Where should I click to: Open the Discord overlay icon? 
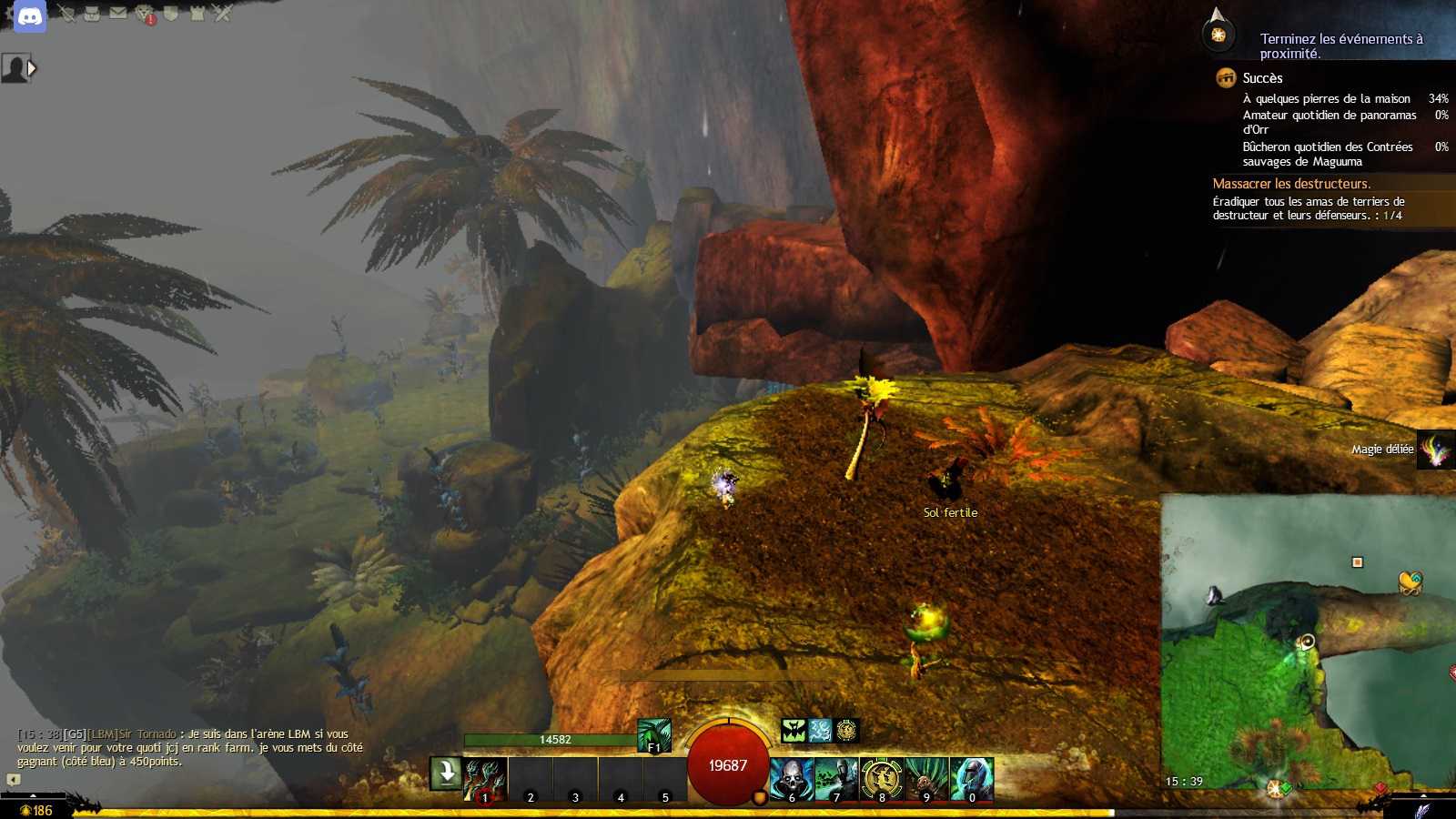point(30,15)
